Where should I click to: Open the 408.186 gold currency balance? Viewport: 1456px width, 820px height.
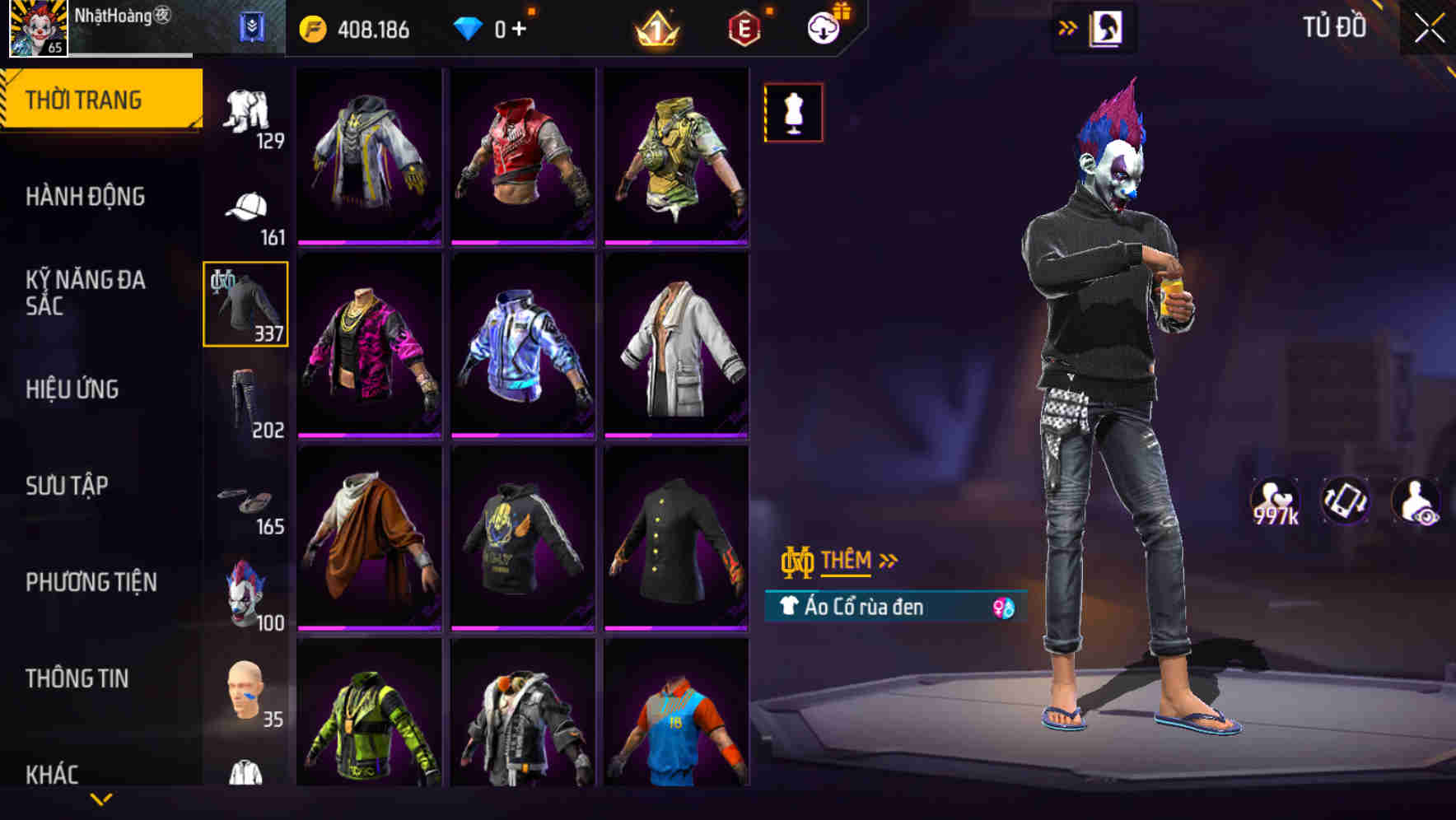click(354, 27)
